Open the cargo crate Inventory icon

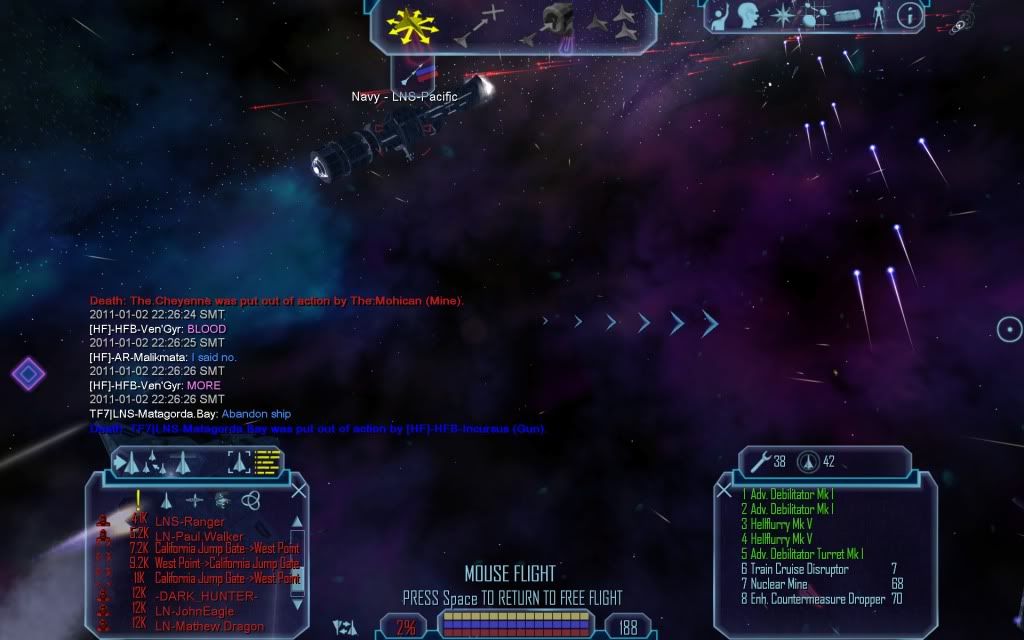coord(847,16)
